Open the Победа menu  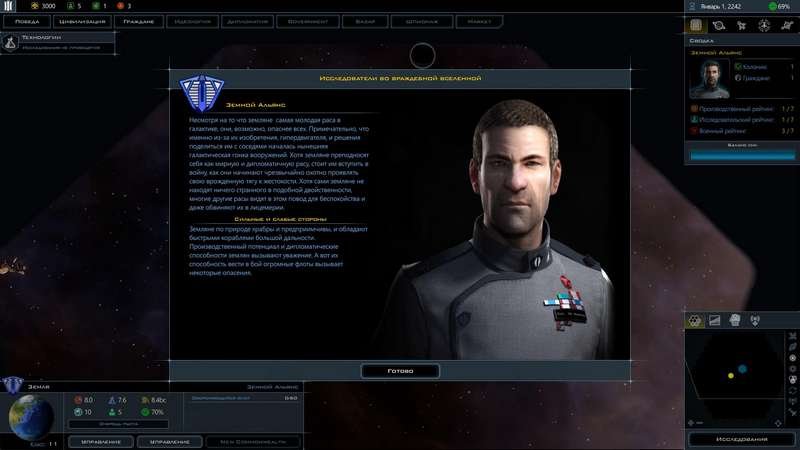click(28, 19)
